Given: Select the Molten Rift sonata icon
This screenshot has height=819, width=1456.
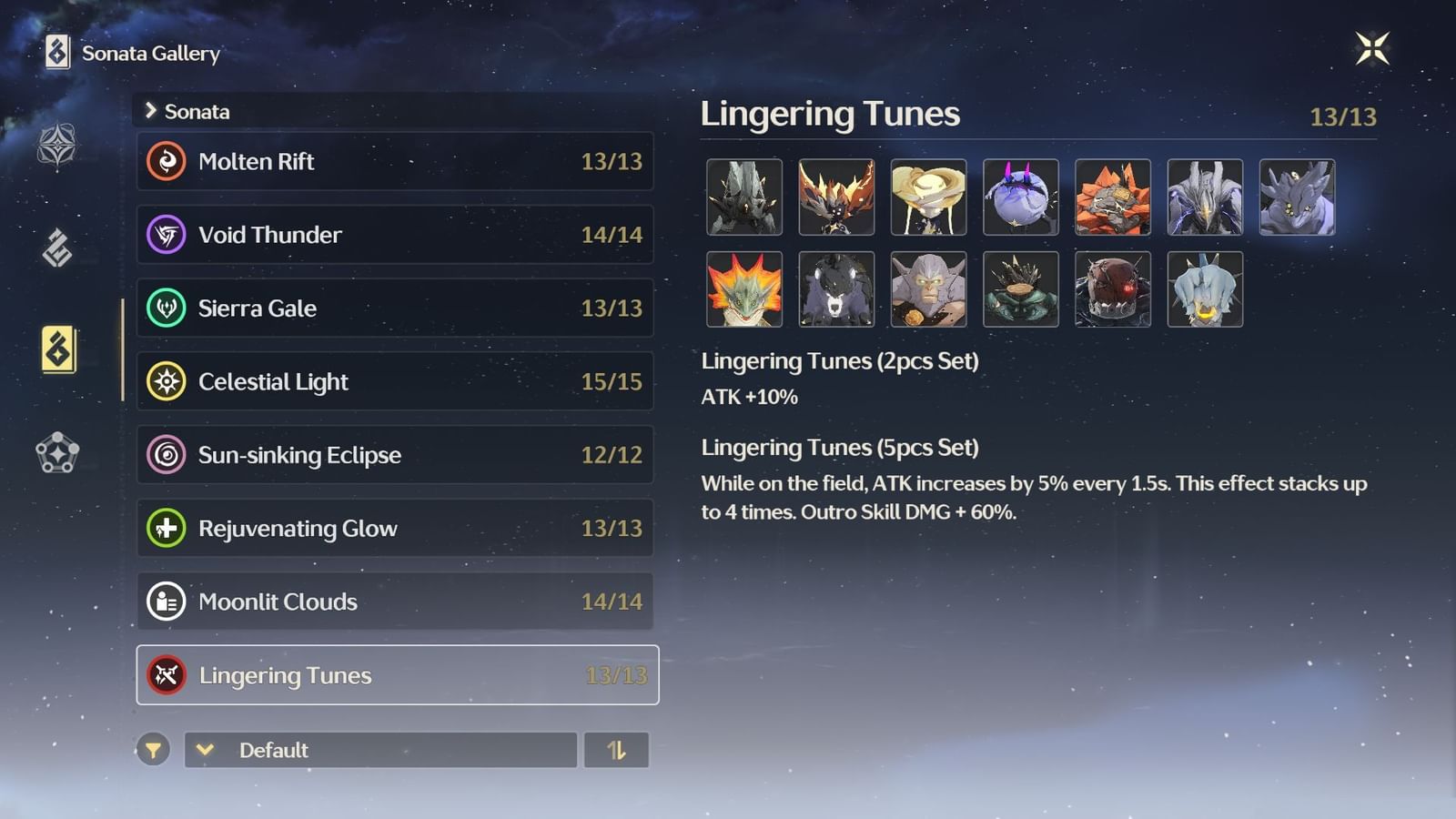Looking at the screenshot, I should pos(167,161).
